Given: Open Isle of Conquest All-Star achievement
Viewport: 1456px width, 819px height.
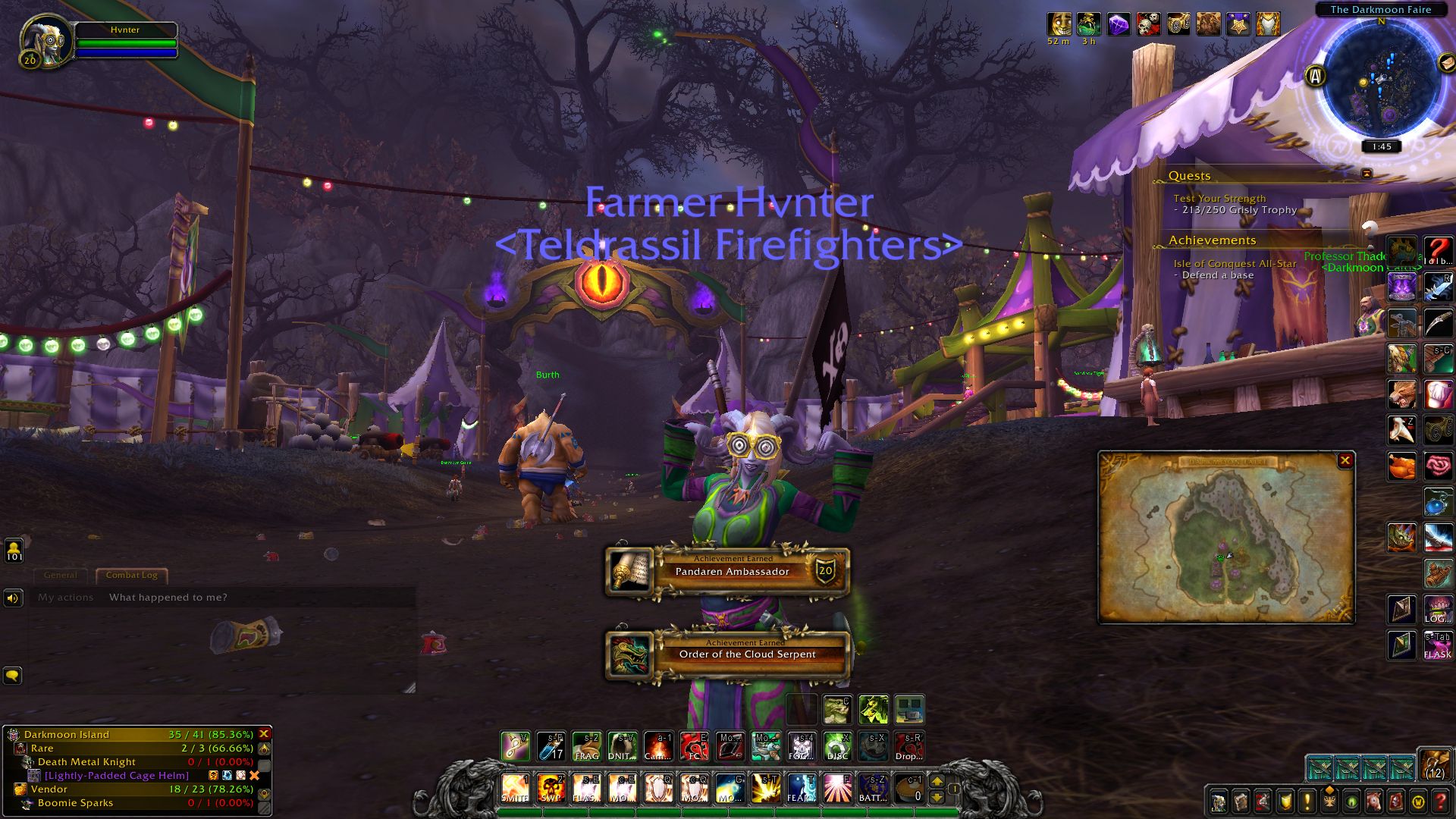Looking at the screenshot, I should coord(1235,264).
